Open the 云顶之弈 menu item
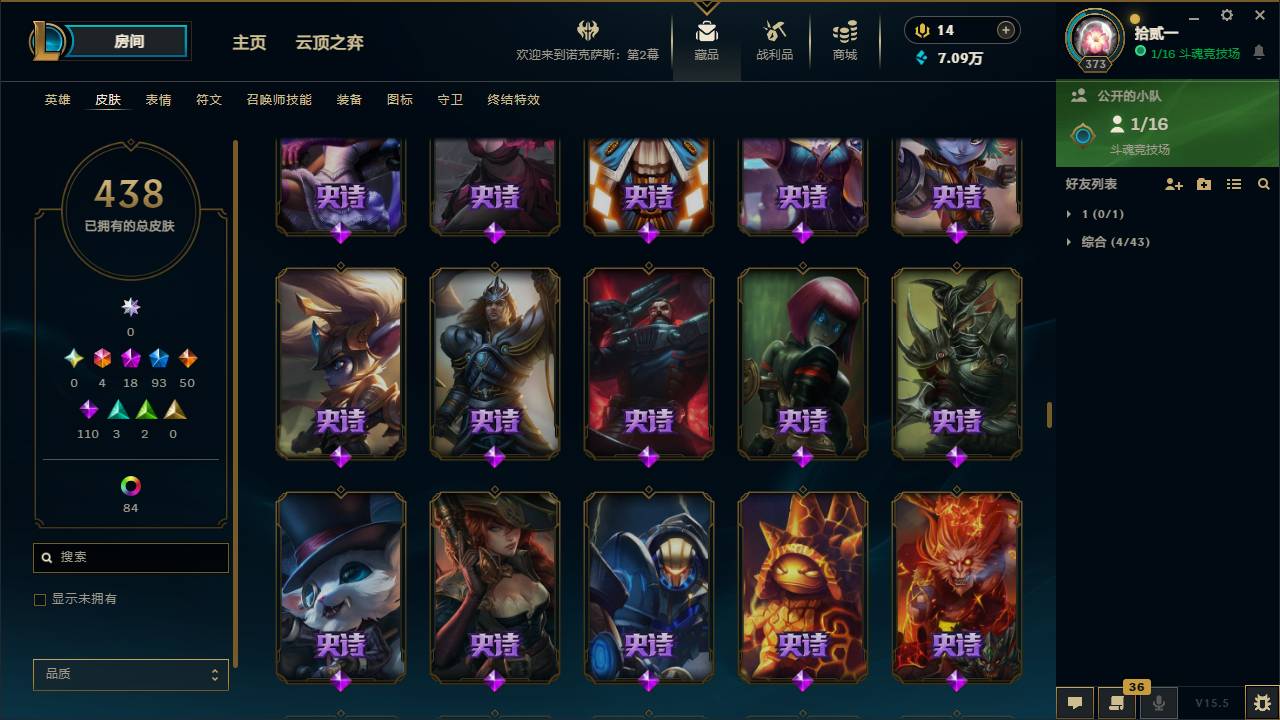The width and height of the screenshot is (1280, 720). tap(330, 43)
